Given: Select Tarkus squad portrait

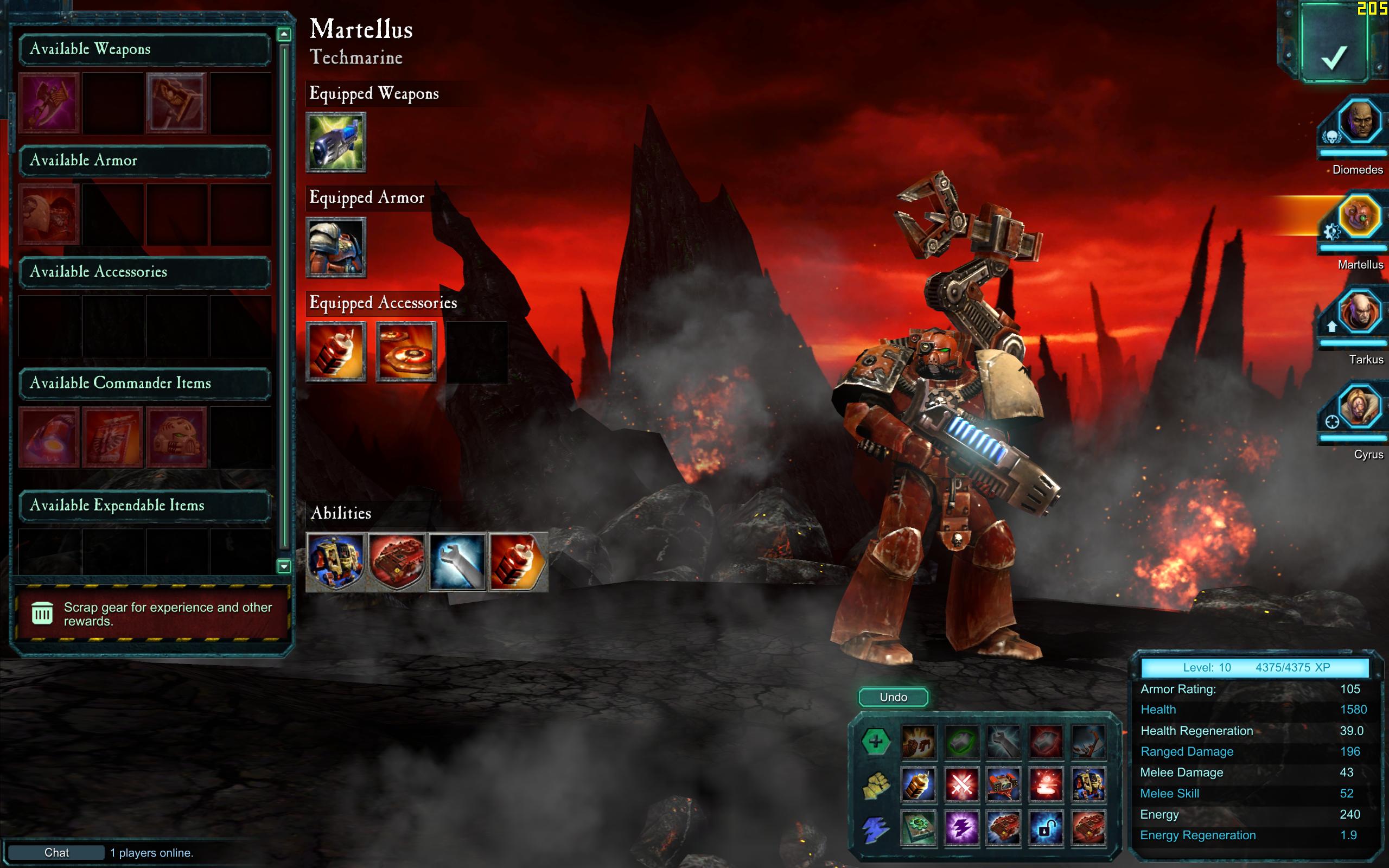Looking at the screenshot, I should pos(1359,312).
